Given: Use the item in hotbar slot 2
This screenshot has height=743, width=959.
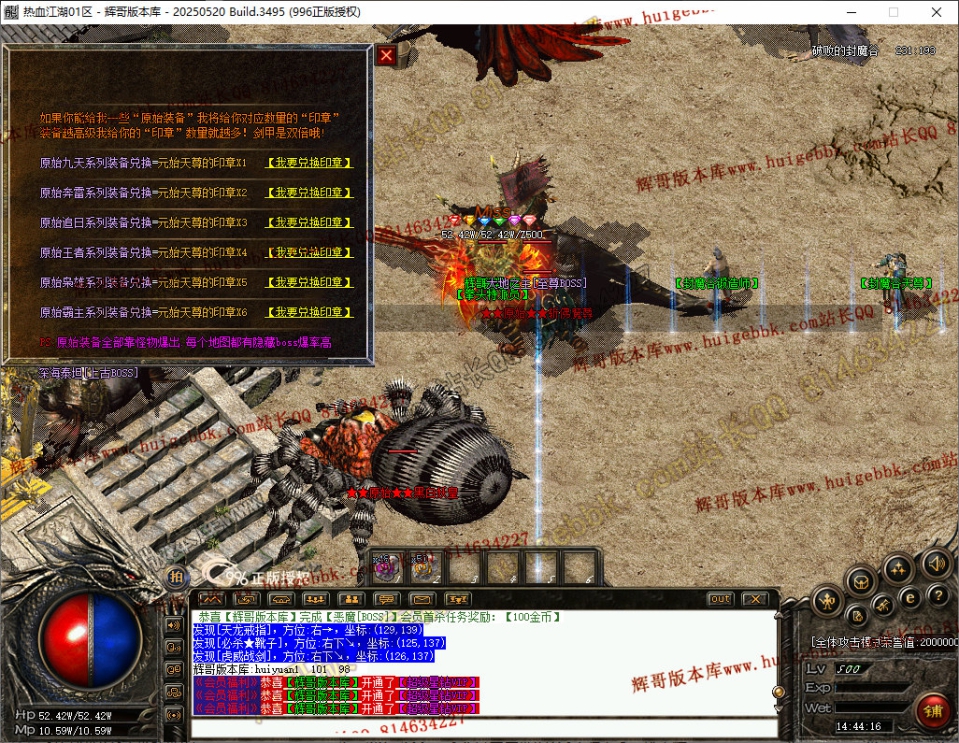Looking at the screenshot, I should pyautogui.click(x=424, y=568).
